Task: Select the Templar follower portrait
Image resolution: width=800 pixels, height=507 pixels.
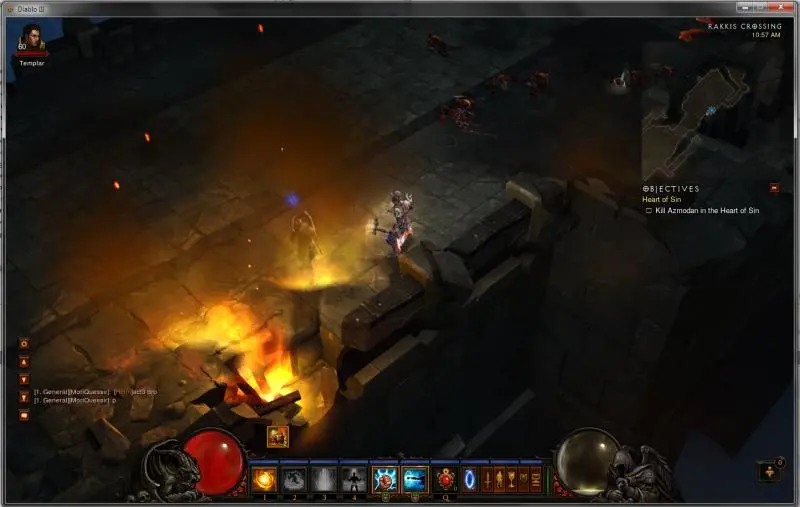Action: point(32,39)
